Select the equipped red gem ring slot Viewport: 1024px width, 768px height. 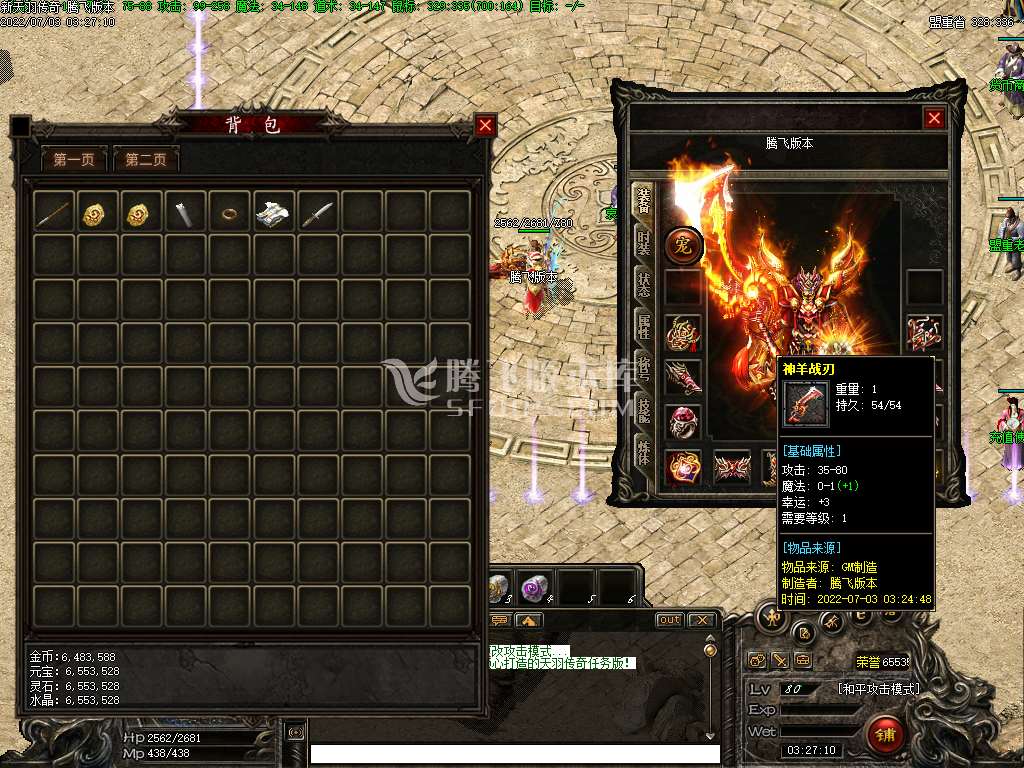tap(684, 422)
